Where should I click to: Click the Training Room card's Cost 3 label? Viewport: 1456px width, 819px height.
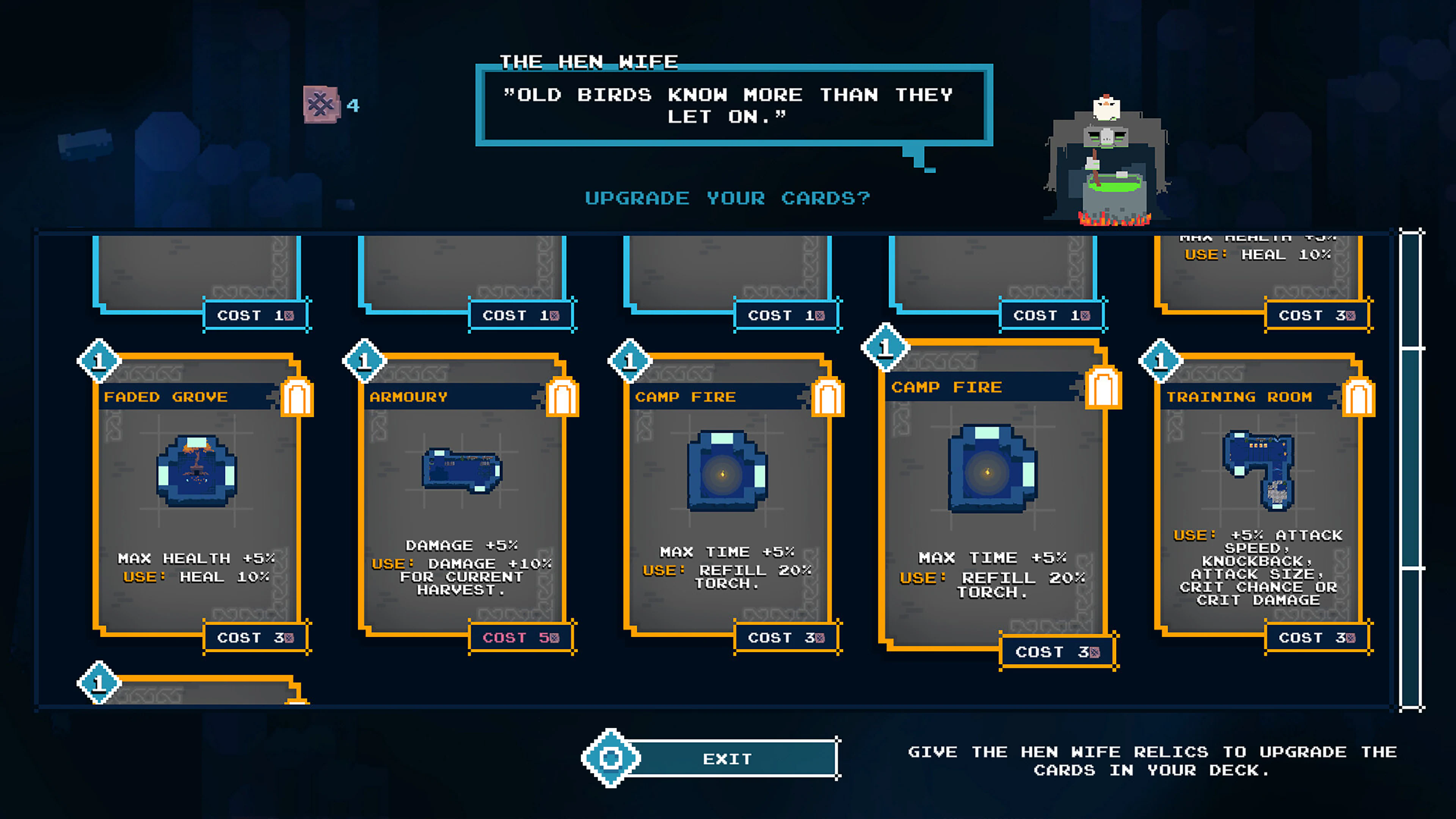pyautogui.click(x=1317, y=637)
